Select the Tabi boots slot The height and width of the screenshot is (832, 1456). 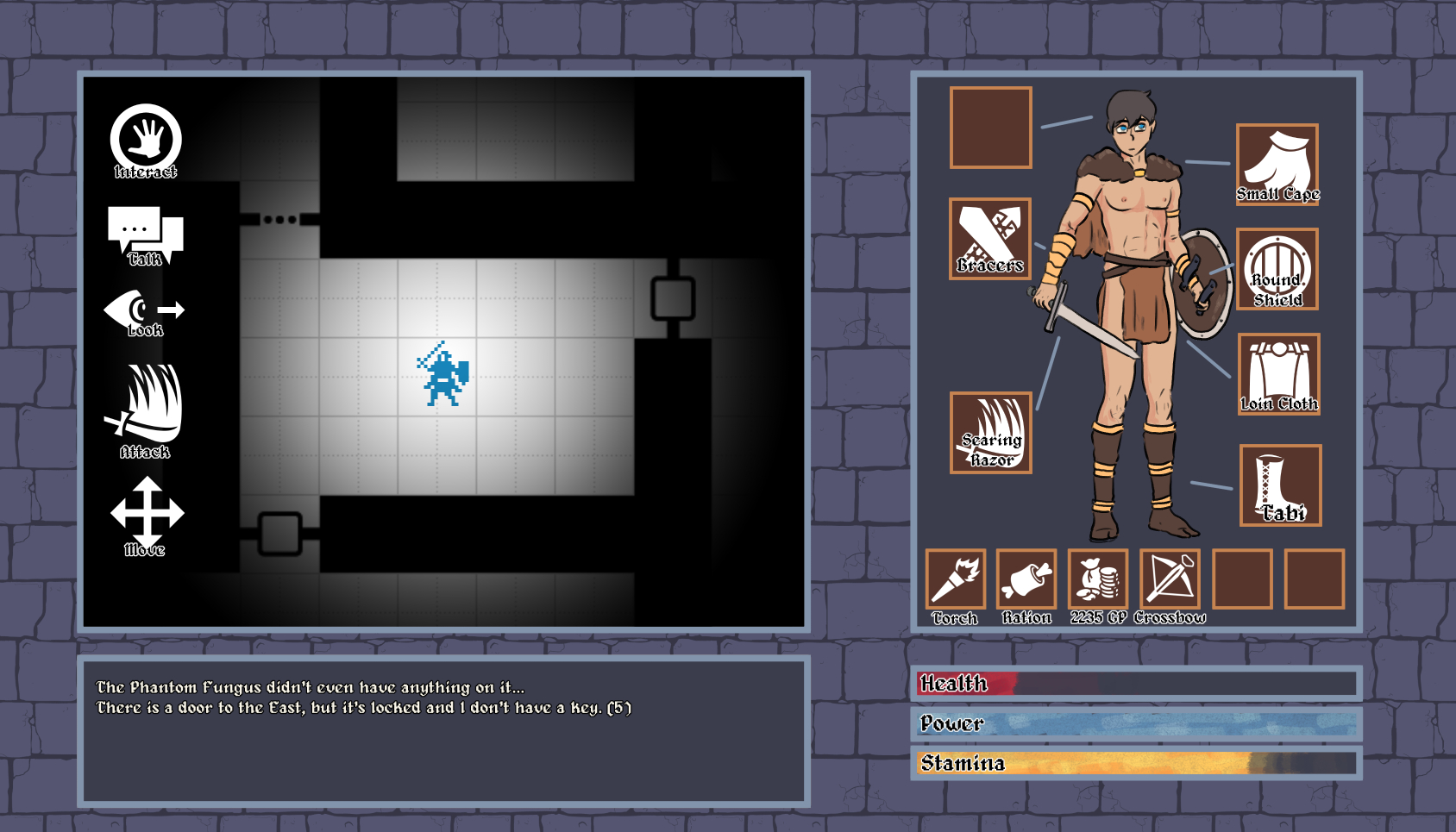tap(1280, 485)
